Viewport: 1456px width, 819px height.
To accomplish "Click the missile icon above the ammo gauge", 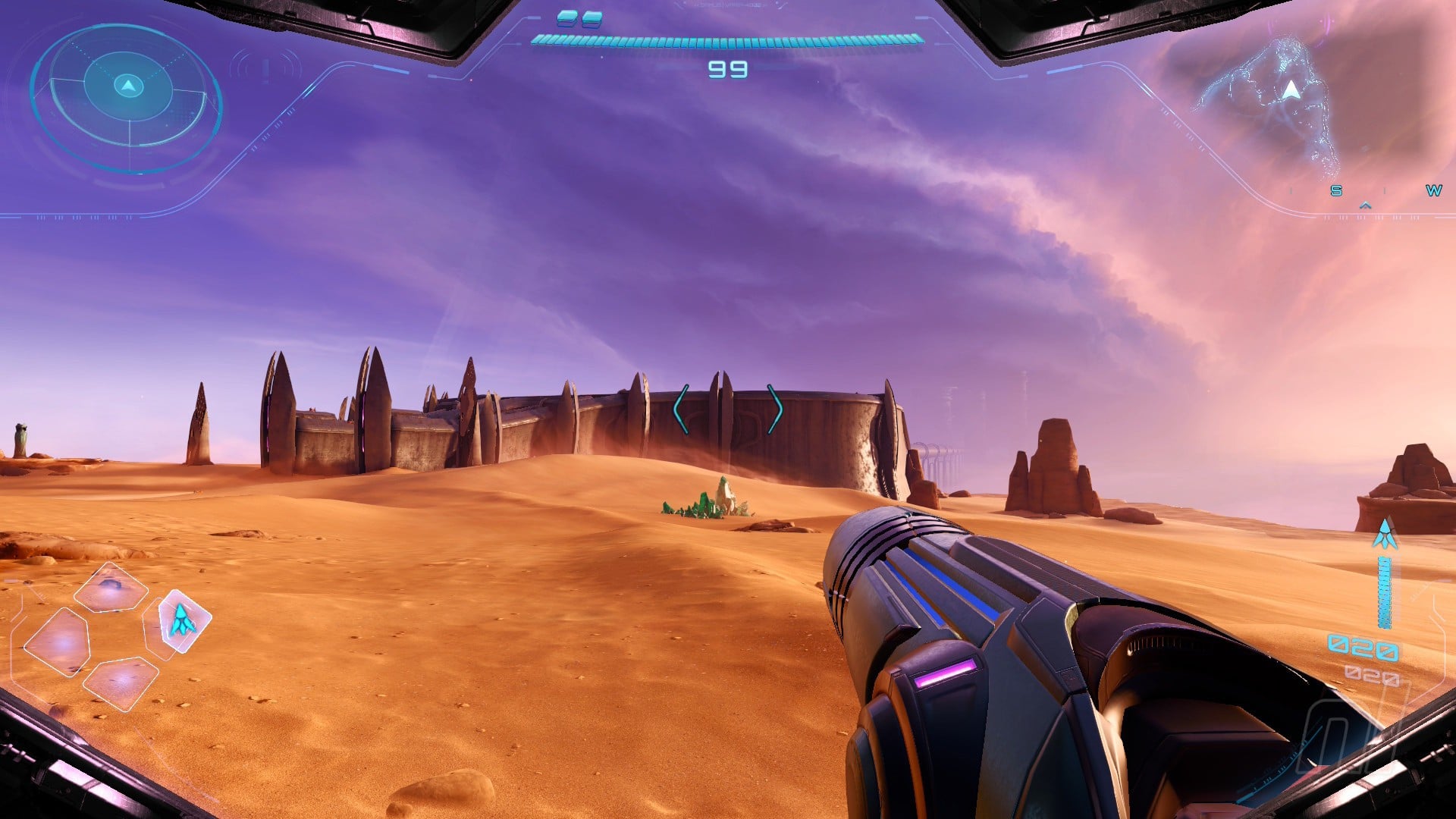I will coord(1385,535).
